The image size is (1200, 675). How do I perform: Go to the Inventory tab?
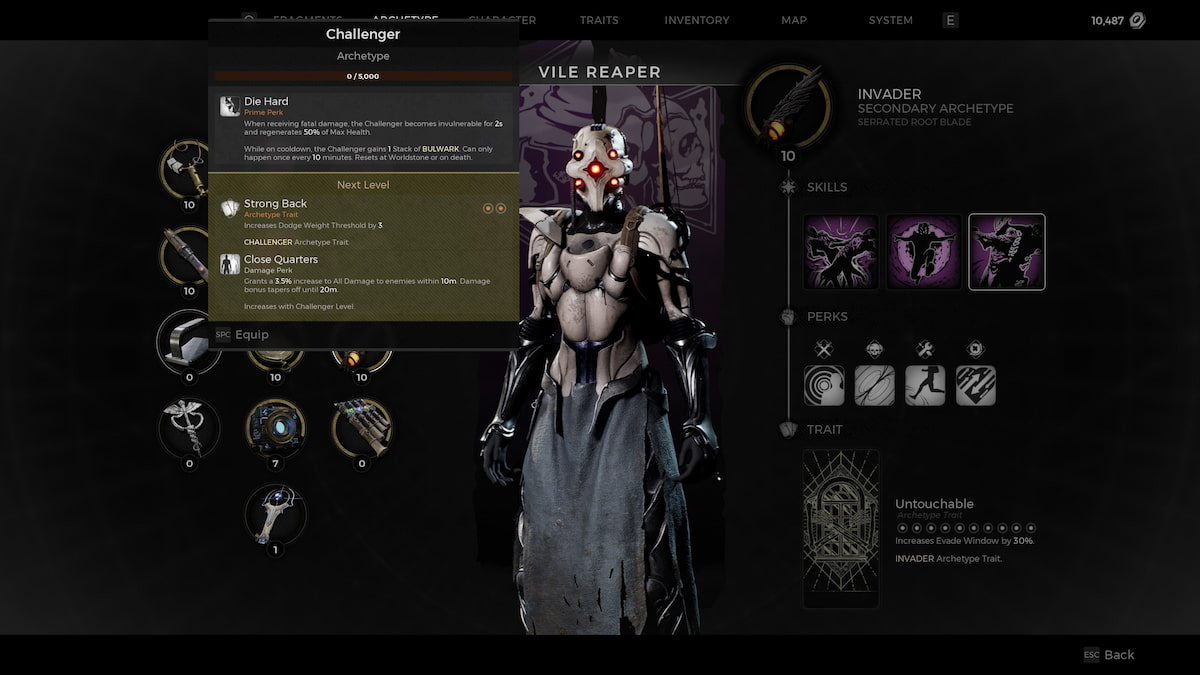[x=697, y=20]
